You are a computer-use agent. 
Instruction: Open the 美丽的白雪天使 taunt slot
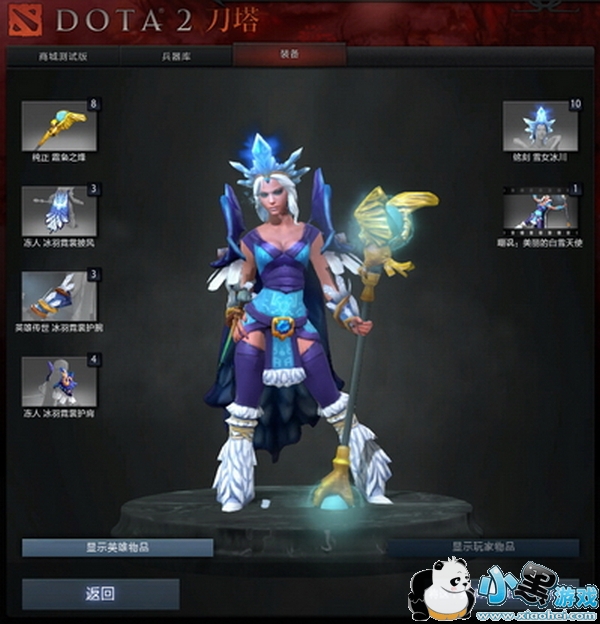543,210
